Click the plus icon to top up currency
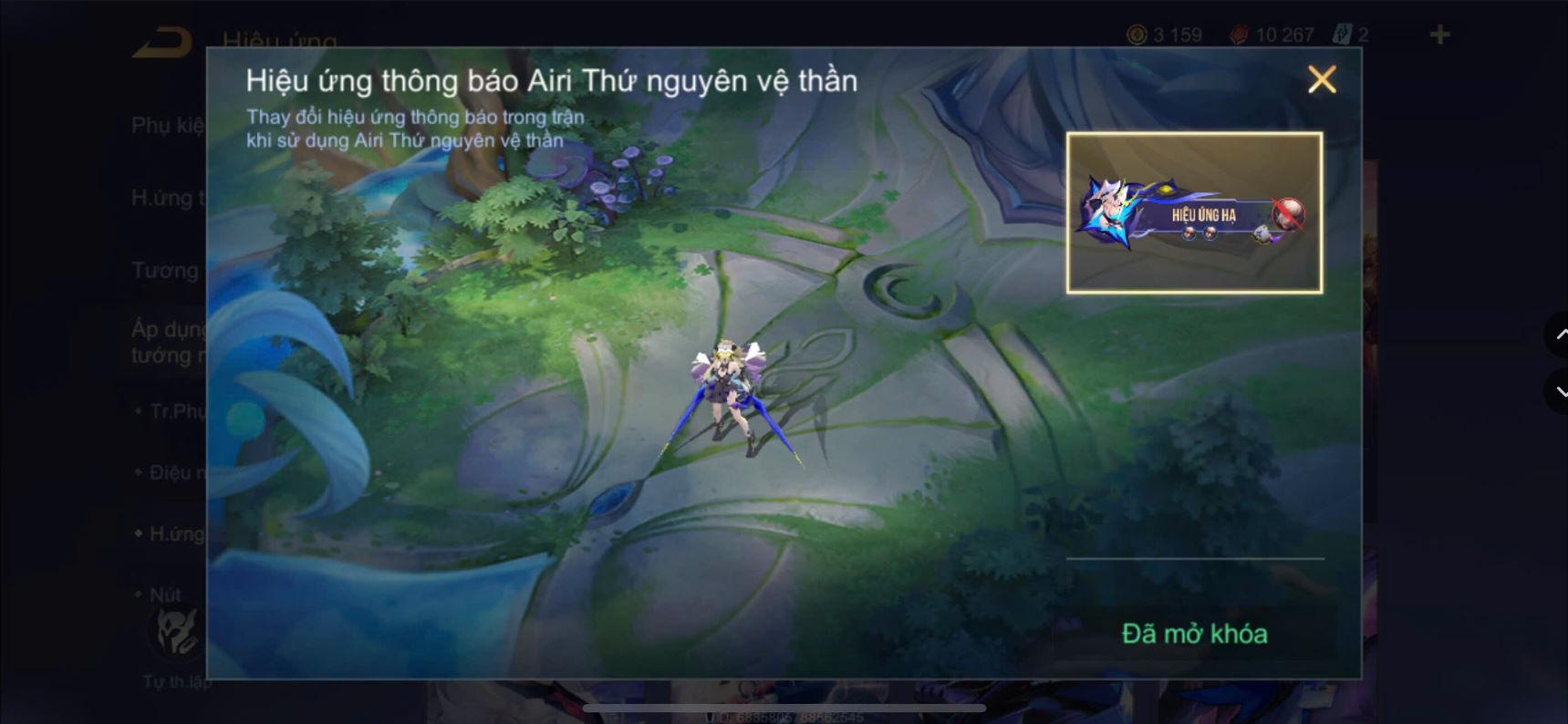Screen dimensions: 1568x724 click(1439, 35)
